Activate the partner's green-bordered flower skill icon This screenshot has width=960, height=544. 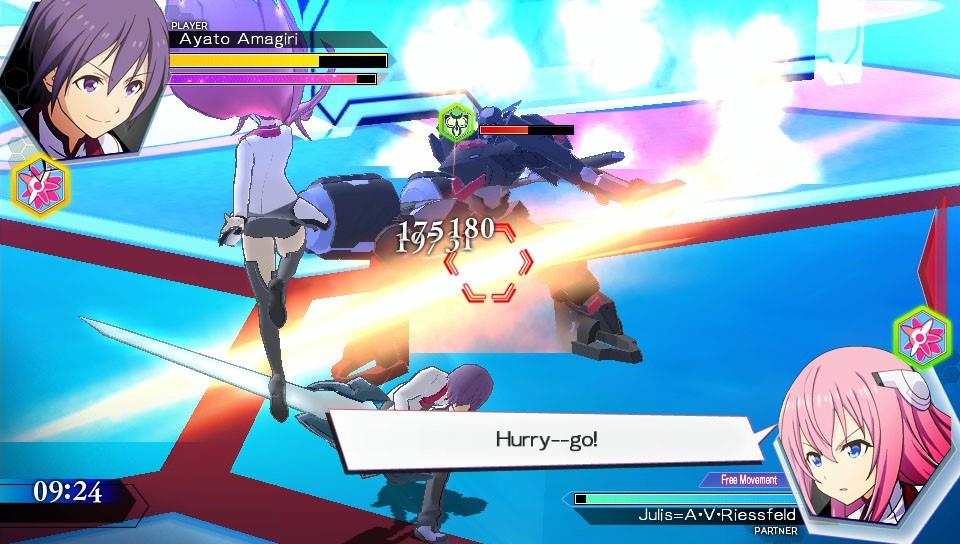pyautogui.click(x=920, y=334)
